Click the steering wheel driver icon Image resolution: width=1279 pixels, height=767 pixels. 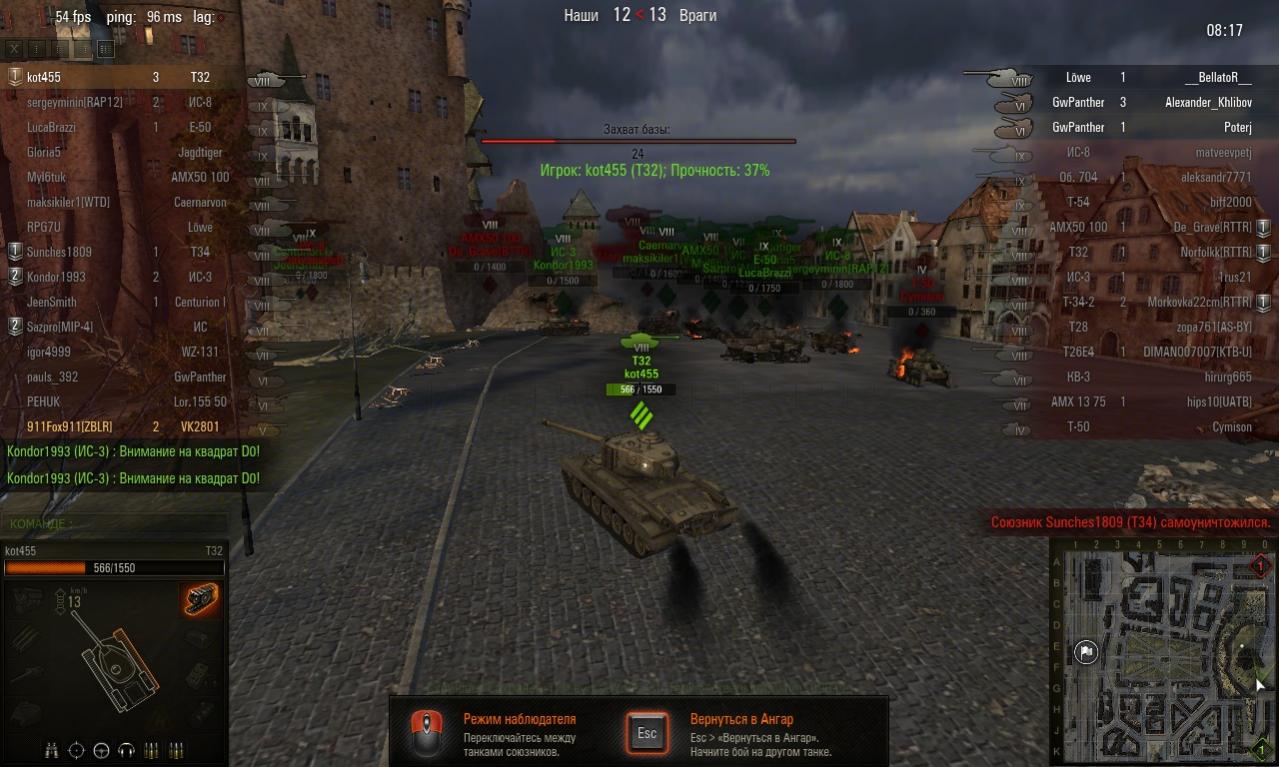click(101, 750)
